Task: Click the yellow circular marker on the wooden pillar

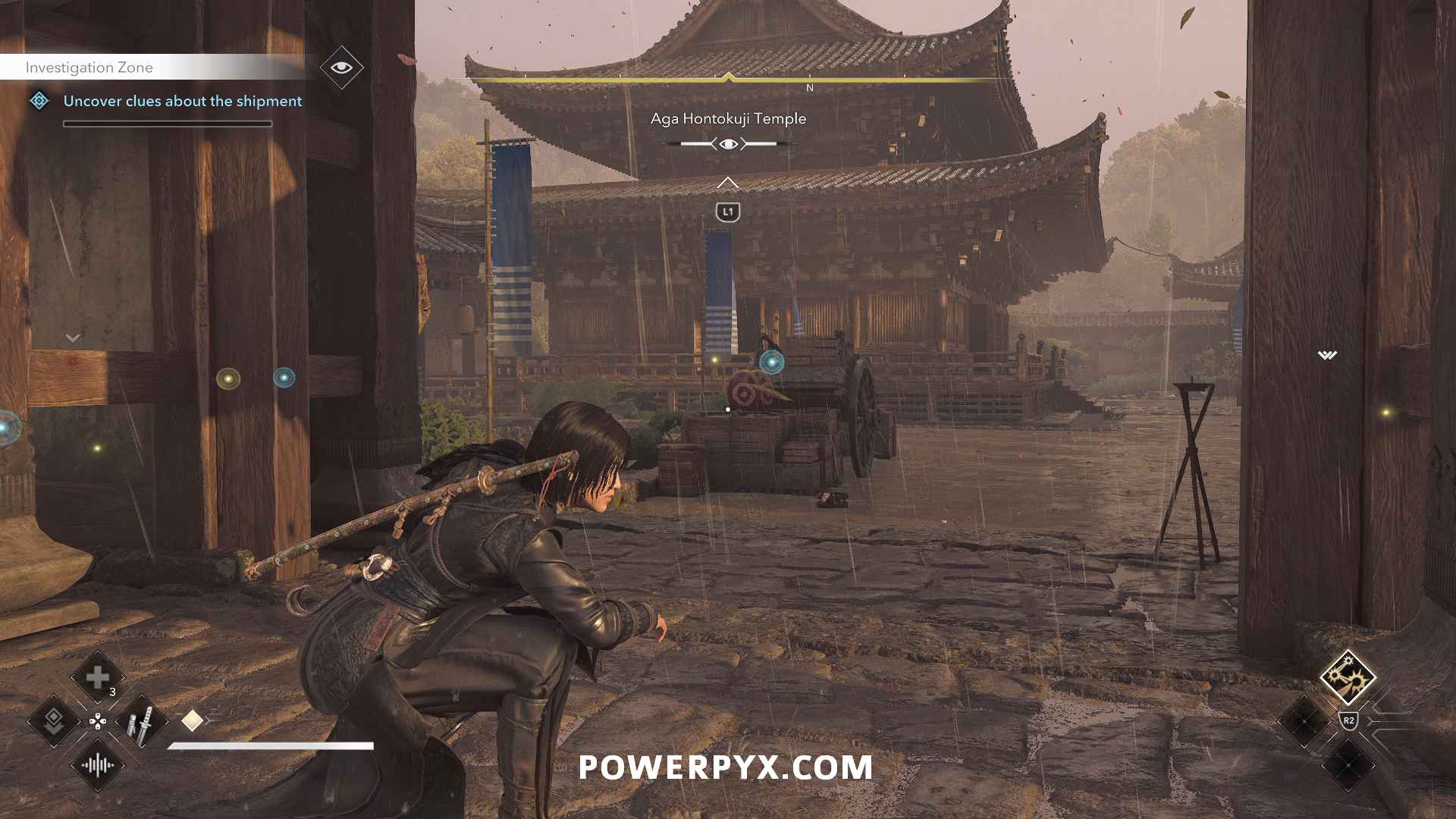Action: click(x=228, y=378)
